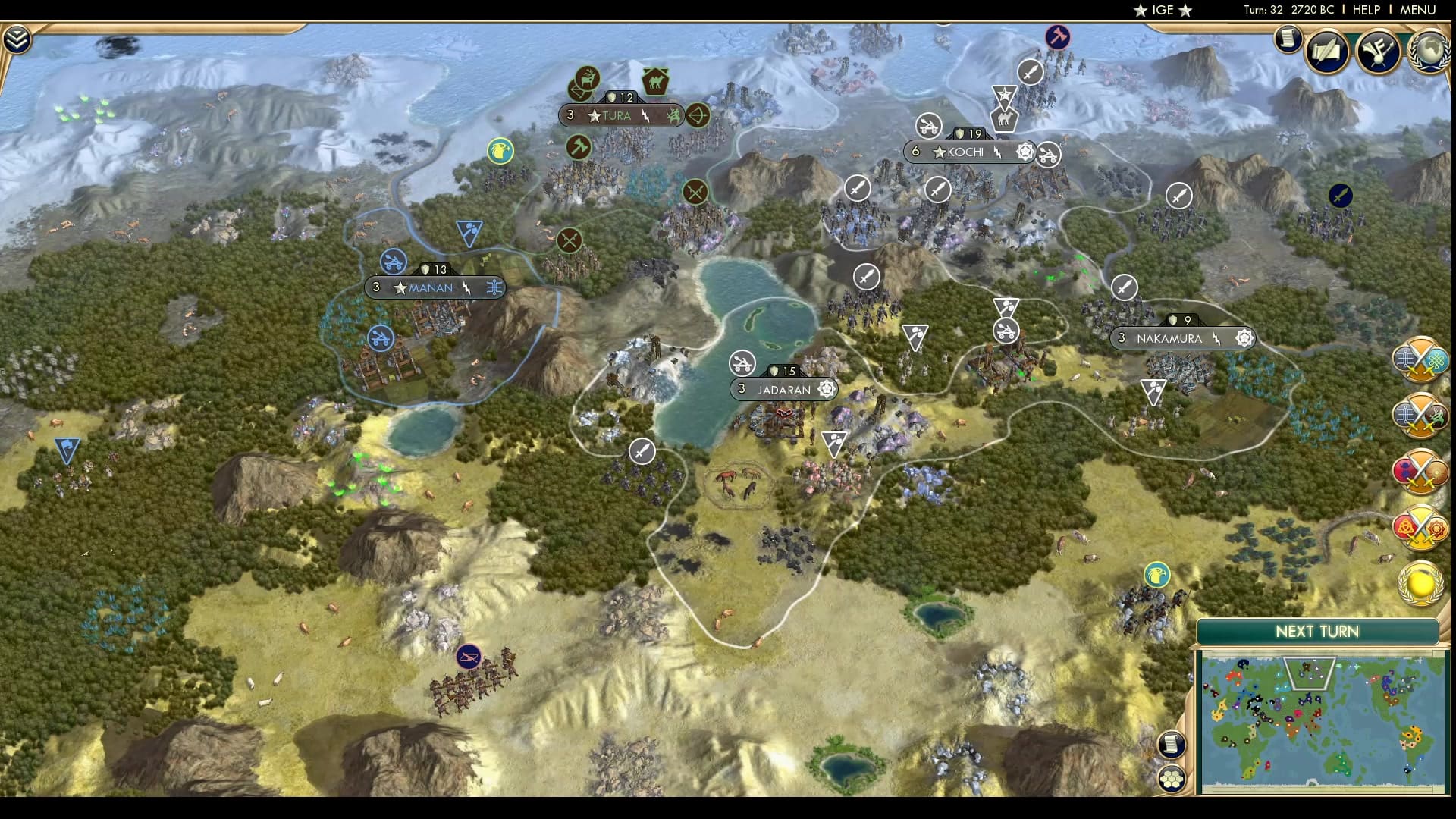Select the city banner labeled JADARAN
This screenshot has width=1456, height=819.
point(783,389)
